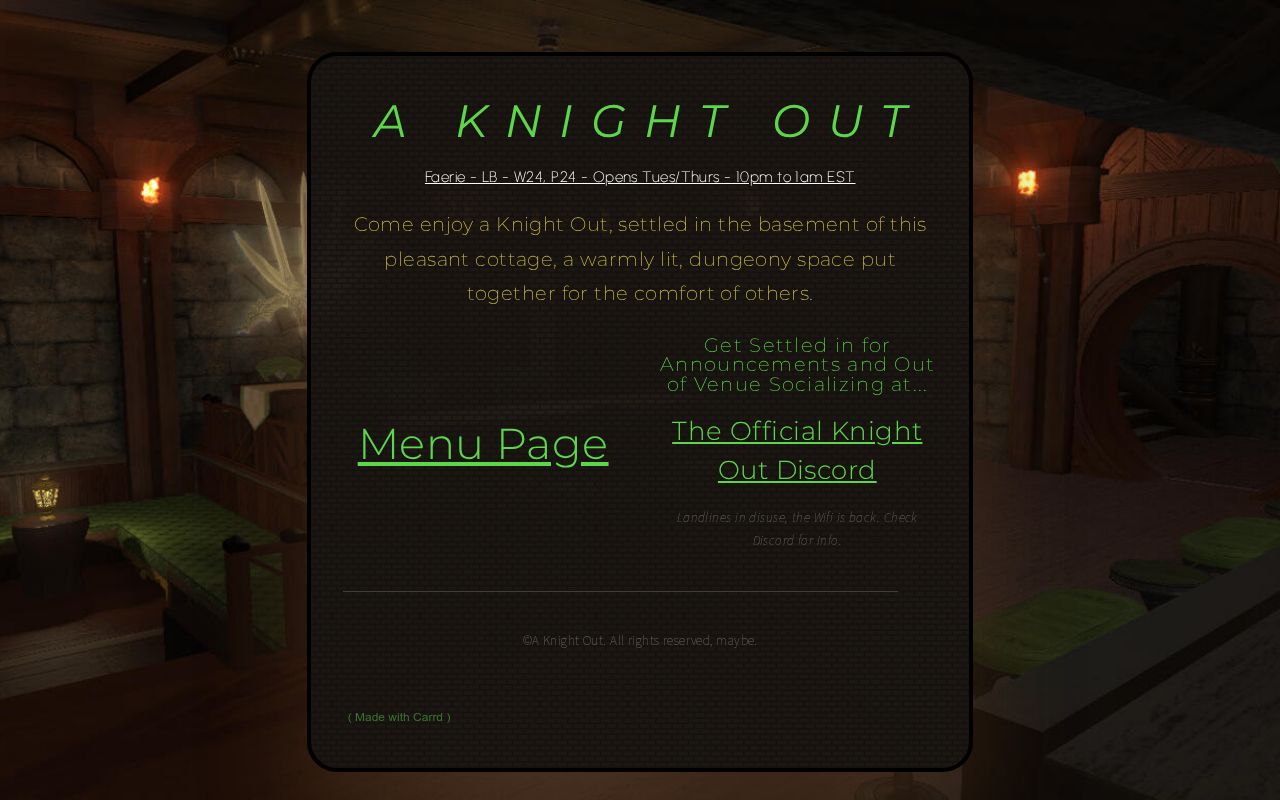Screen dimensions: 1280x800
Task: Click the Faerie location and hours link
Action: point(640,176)
